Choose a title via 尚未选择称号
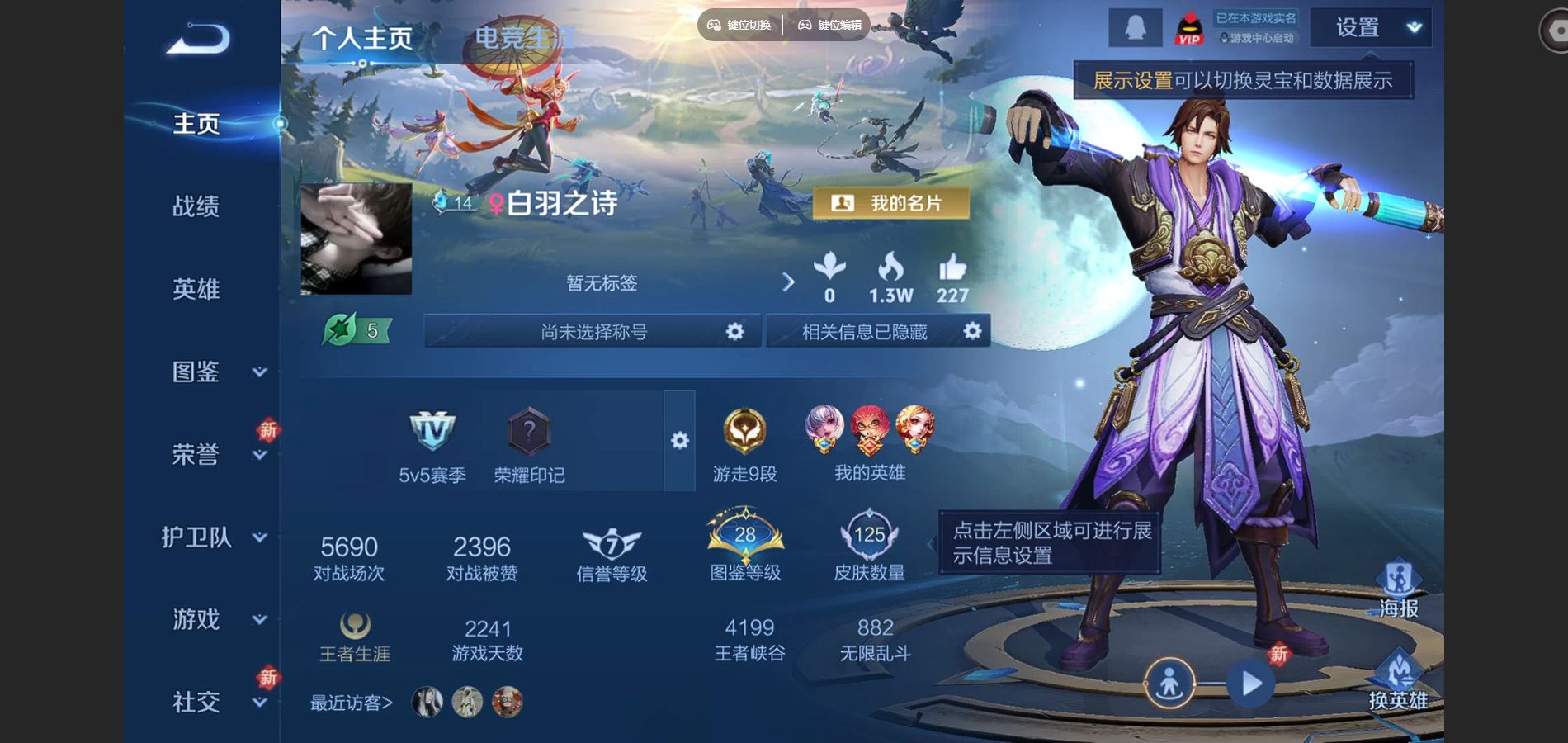1568x743 pixels. [593, 332]
